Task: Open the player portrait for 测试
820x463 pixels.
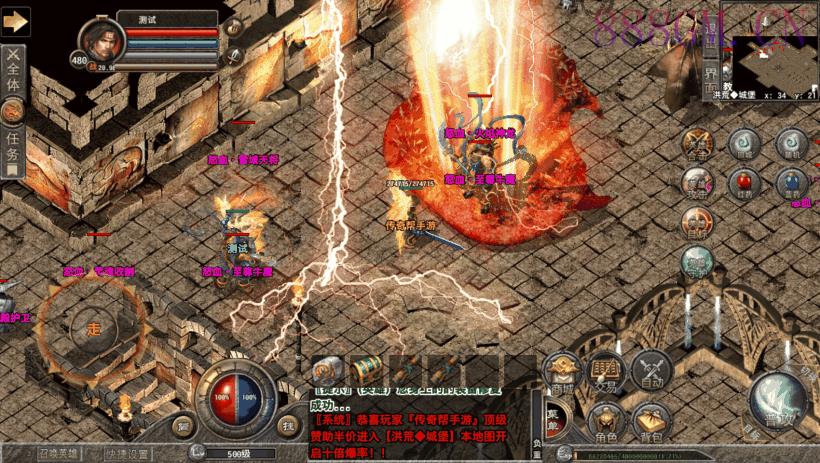Action: coord(101,40)
